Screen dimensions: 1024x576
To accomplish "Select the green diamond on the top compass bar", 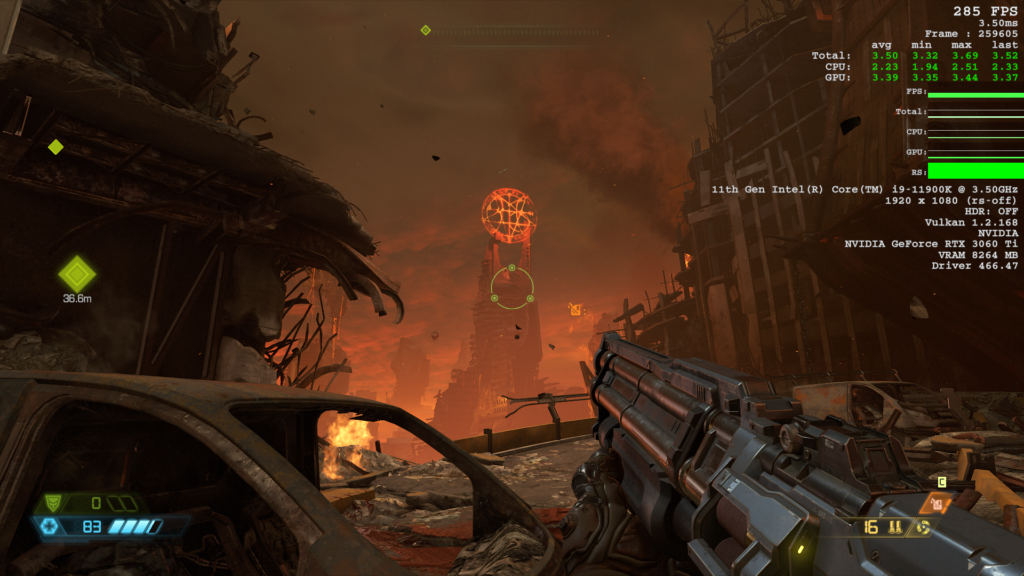I will coord(426,30).
